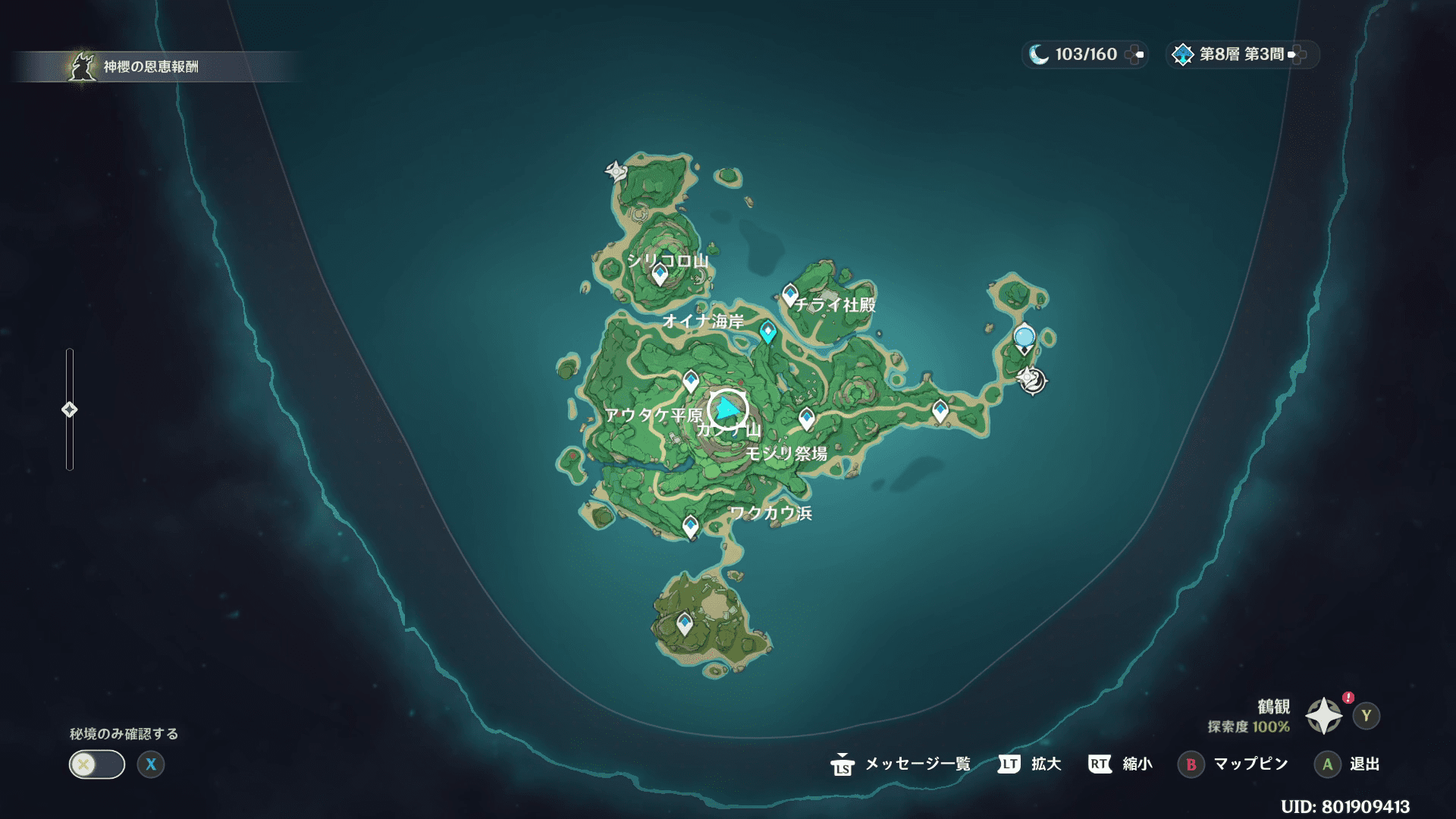The height and width of the screenshot is (819, 1456).
Task: Select the teleport waypoint at シリコロ山
Action: tap(660, 274)
